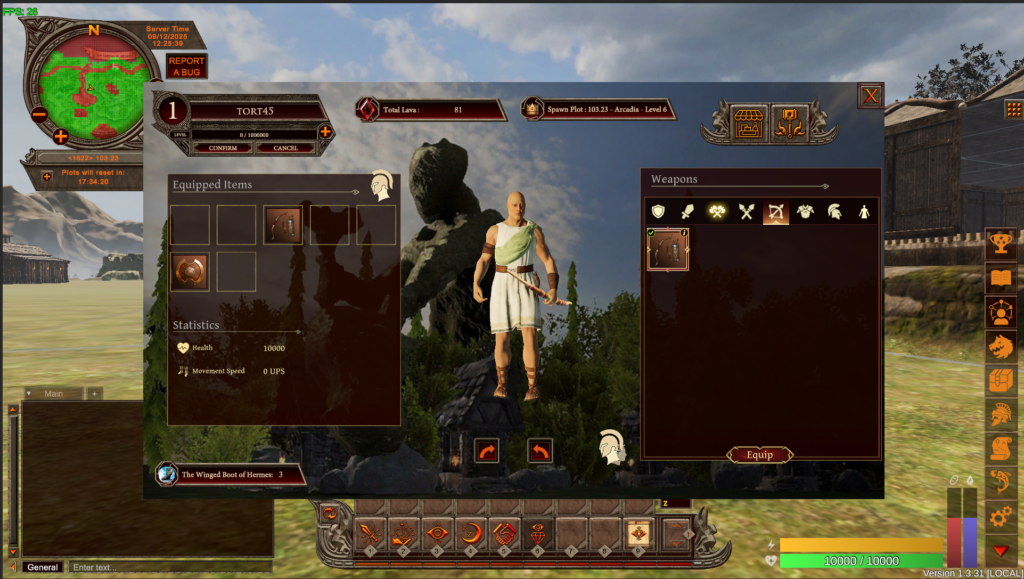Select the equipped round shield slot
This screenshot has height=579, width=1024.
[190, 271]
